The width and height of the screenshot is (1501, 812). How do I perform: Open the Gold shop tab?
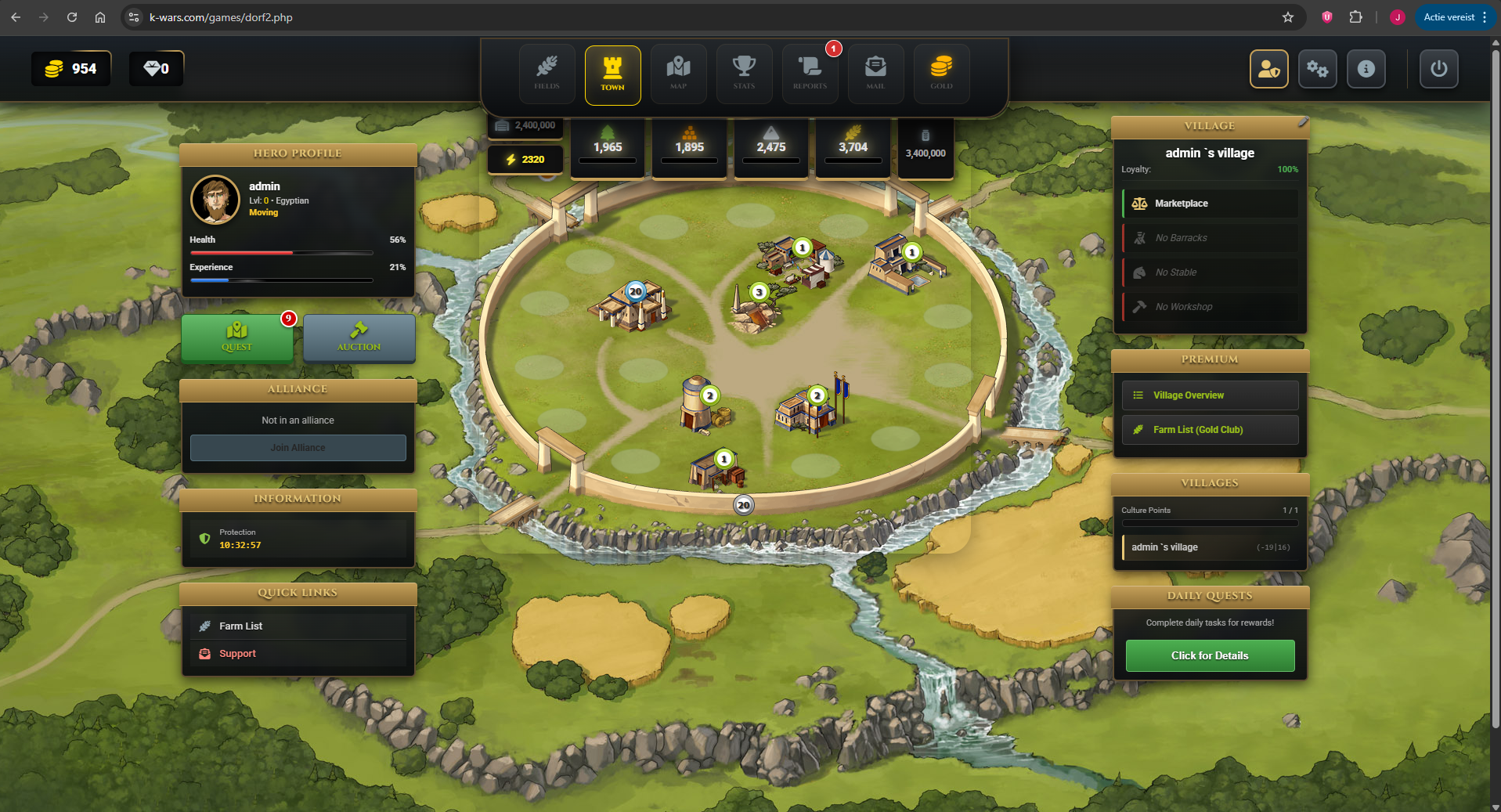coord(941,74)
